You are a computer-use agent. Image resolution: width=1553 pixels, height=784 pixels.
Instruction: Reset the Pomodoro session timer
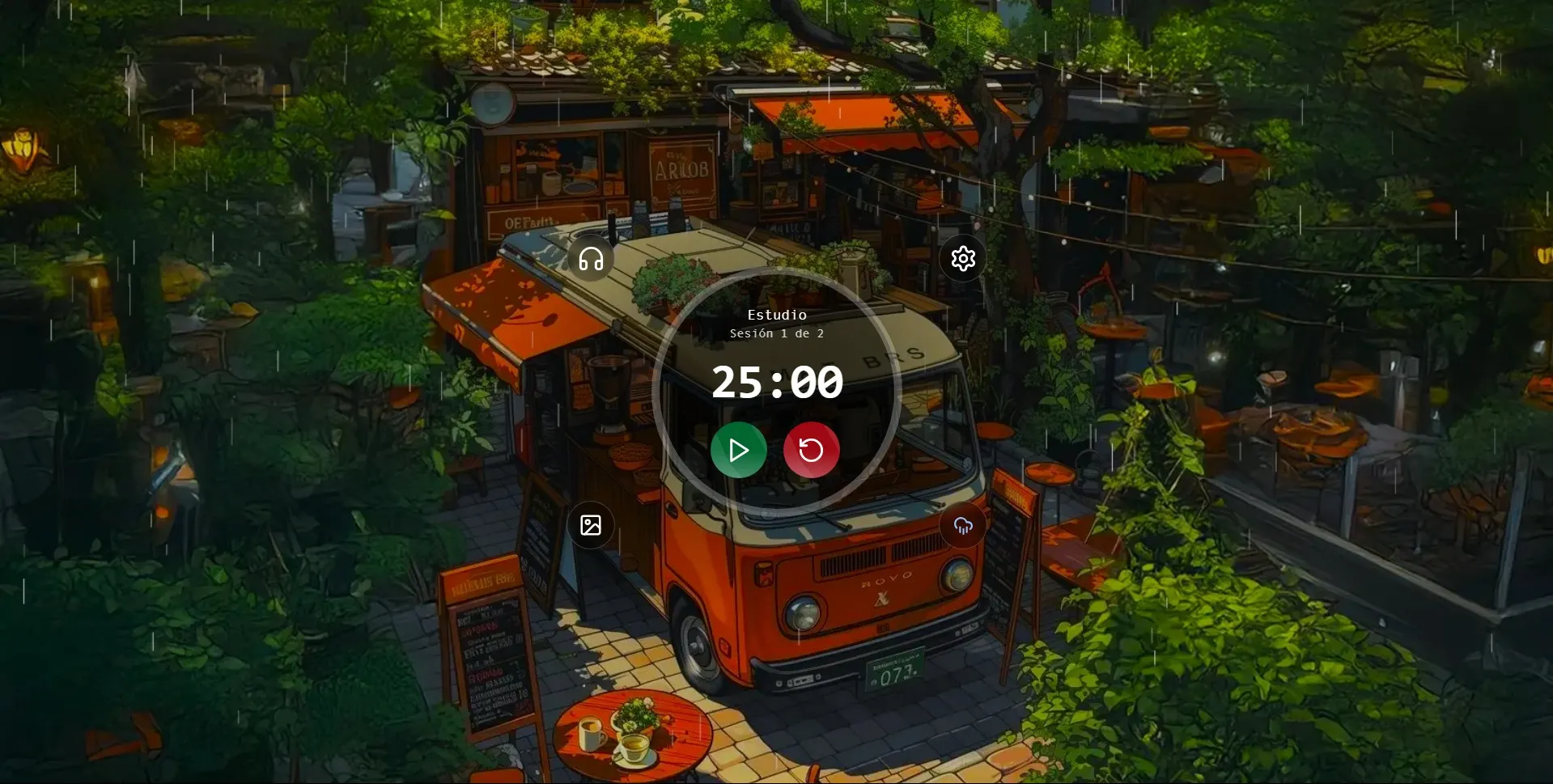pos(809,449)
